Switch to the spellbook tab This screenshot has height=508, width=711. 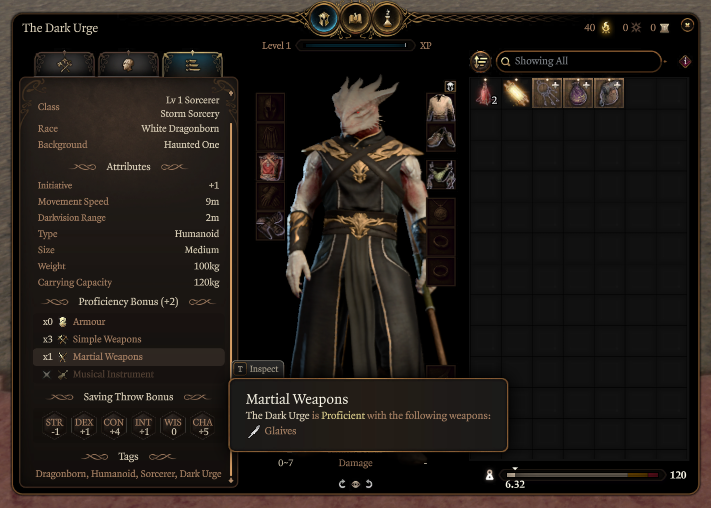click(x=356, y=17)
